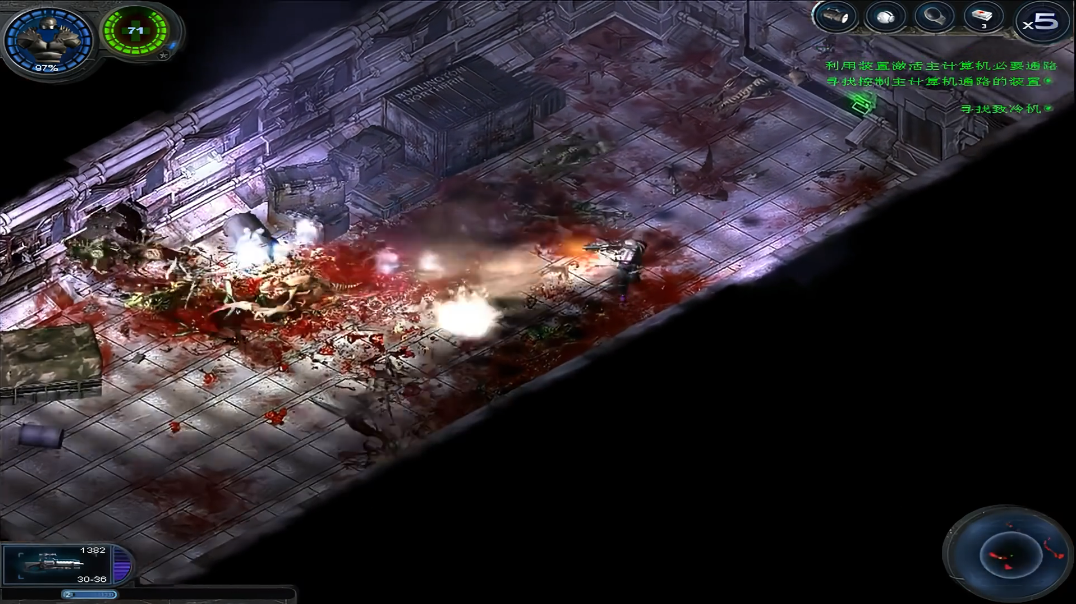This screenshot has height=604, width=1076.
Task: Open the armored character portrait
Action: tap(45, 40)
